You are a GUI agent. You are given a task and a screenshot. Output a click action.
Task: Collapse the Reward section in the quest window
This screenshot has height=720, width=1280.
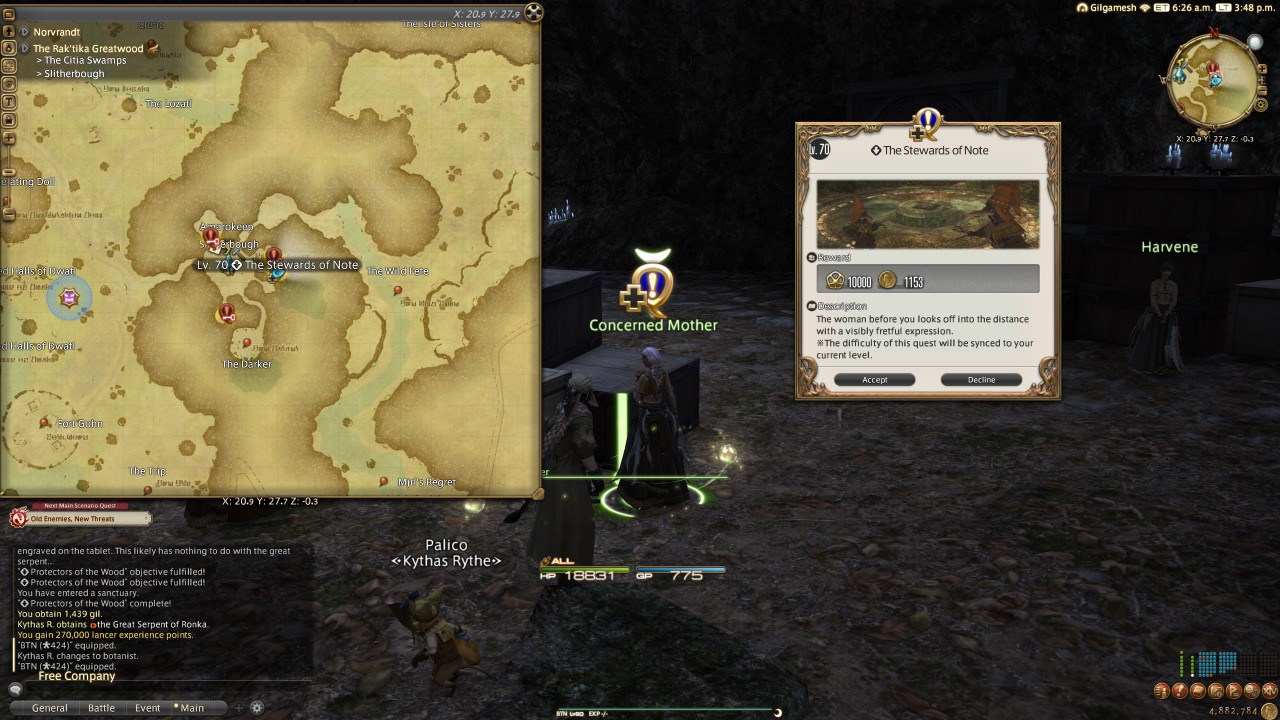(x=810, y=257)
